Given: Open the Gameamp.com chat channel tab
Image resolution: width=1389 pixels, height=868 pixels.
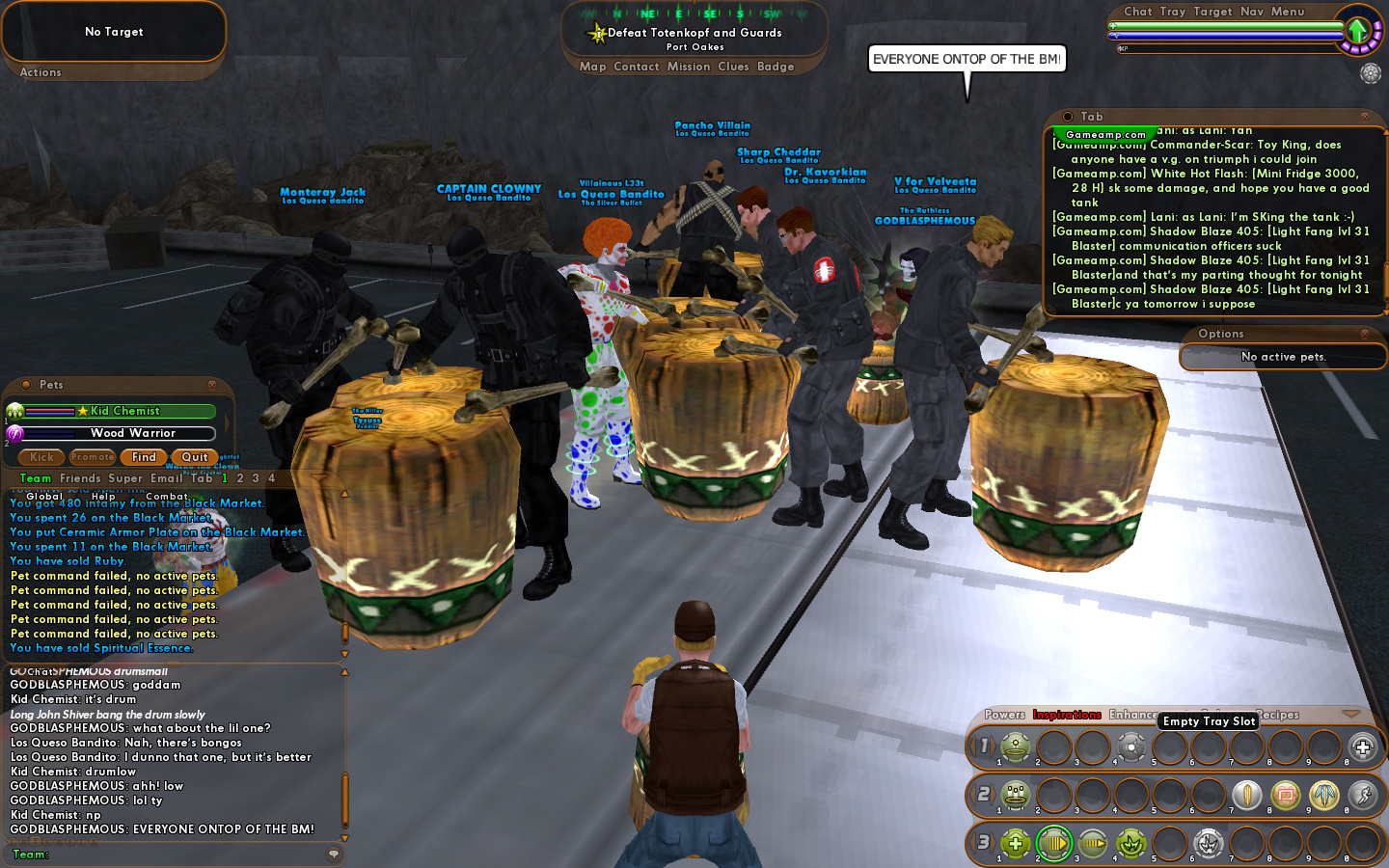Looking at the screenshot, I should [x=1105, y=135].
